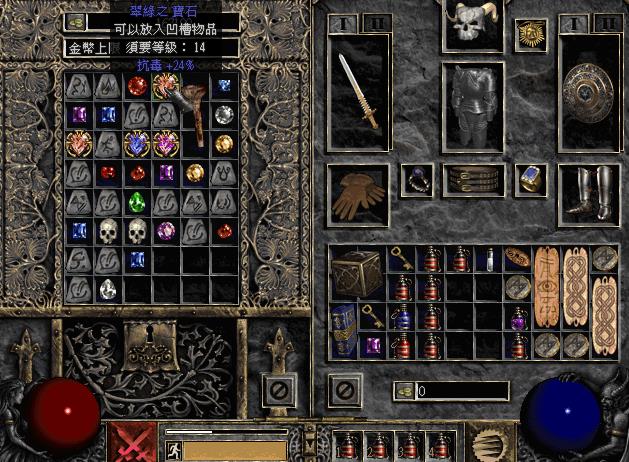Close the inventory panel

pyautogui.click(x=346, y=389)
